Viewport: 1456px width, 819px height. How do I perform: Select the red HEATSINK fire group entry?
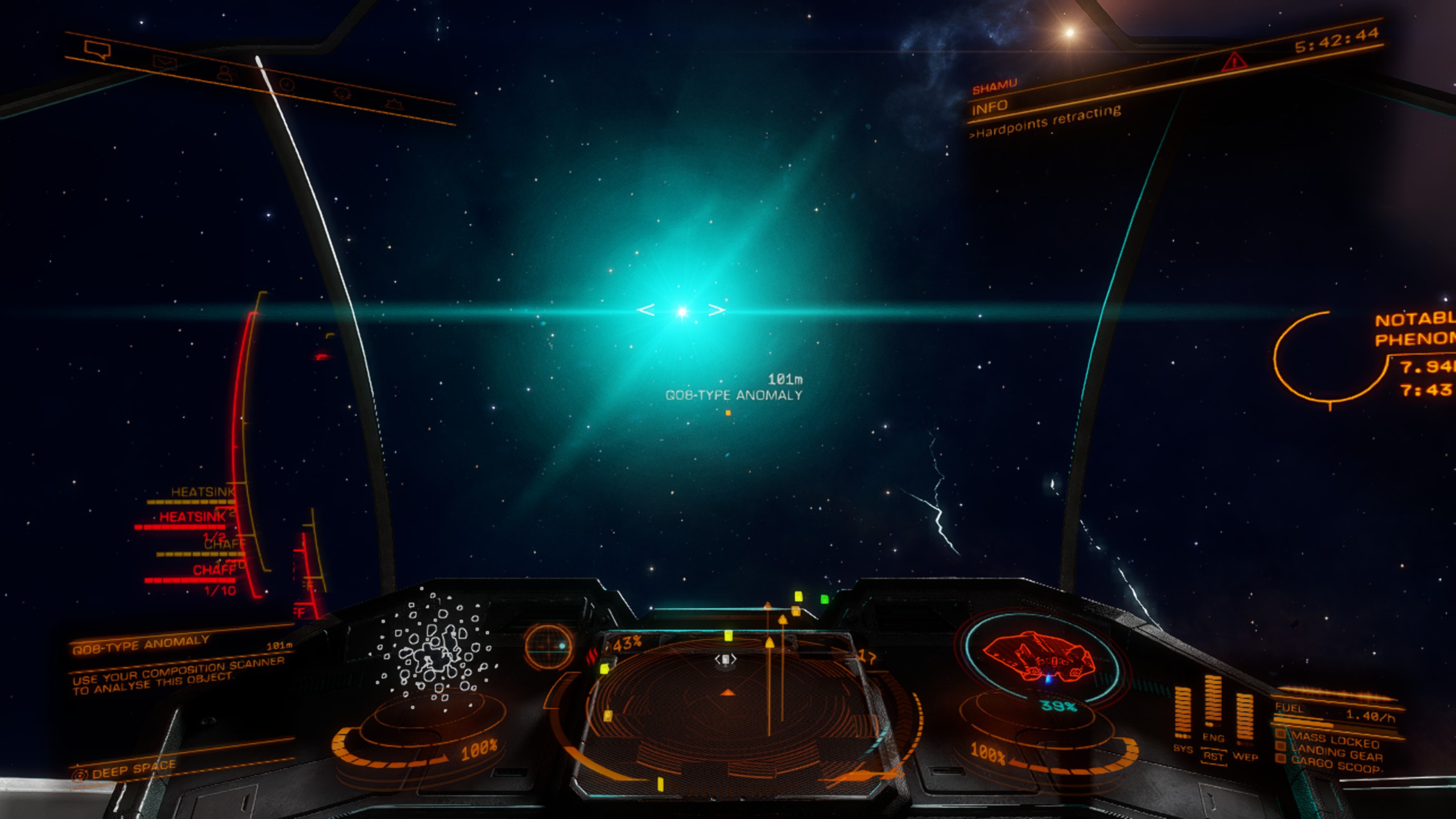192,517
